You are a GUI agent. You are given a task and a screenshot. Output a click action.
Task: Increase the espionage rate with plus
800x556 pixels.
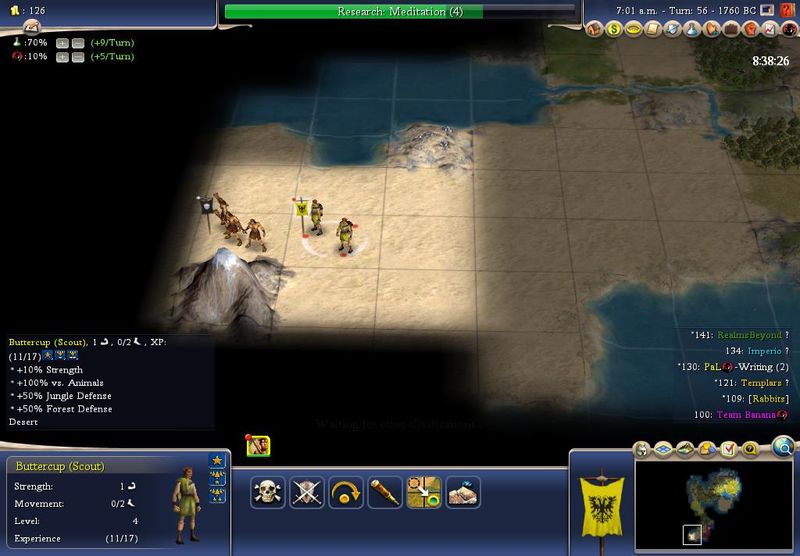click(x=62, y=57)
